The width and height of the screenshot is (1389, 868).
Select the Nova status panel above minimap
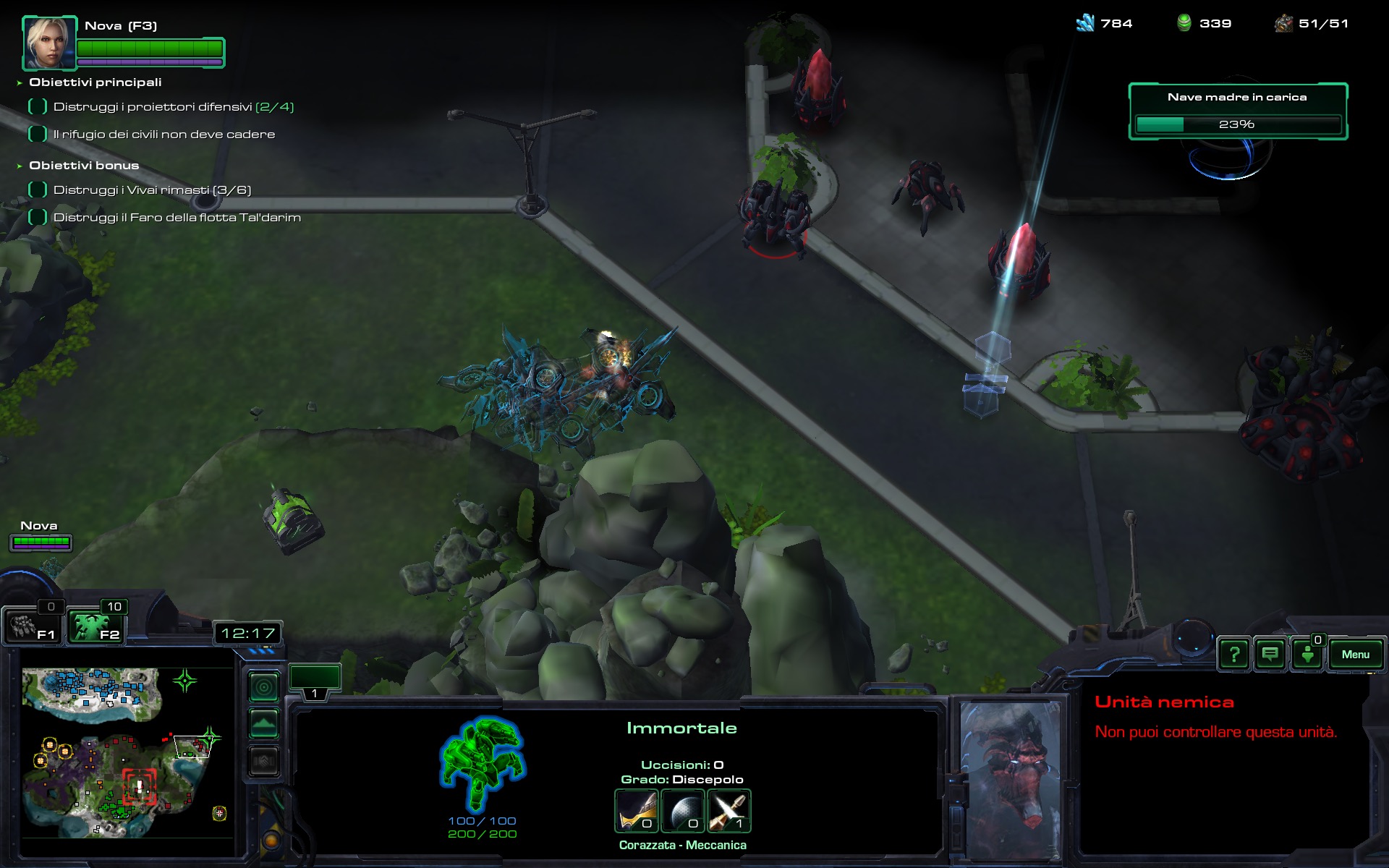click(x=41, y=536)
